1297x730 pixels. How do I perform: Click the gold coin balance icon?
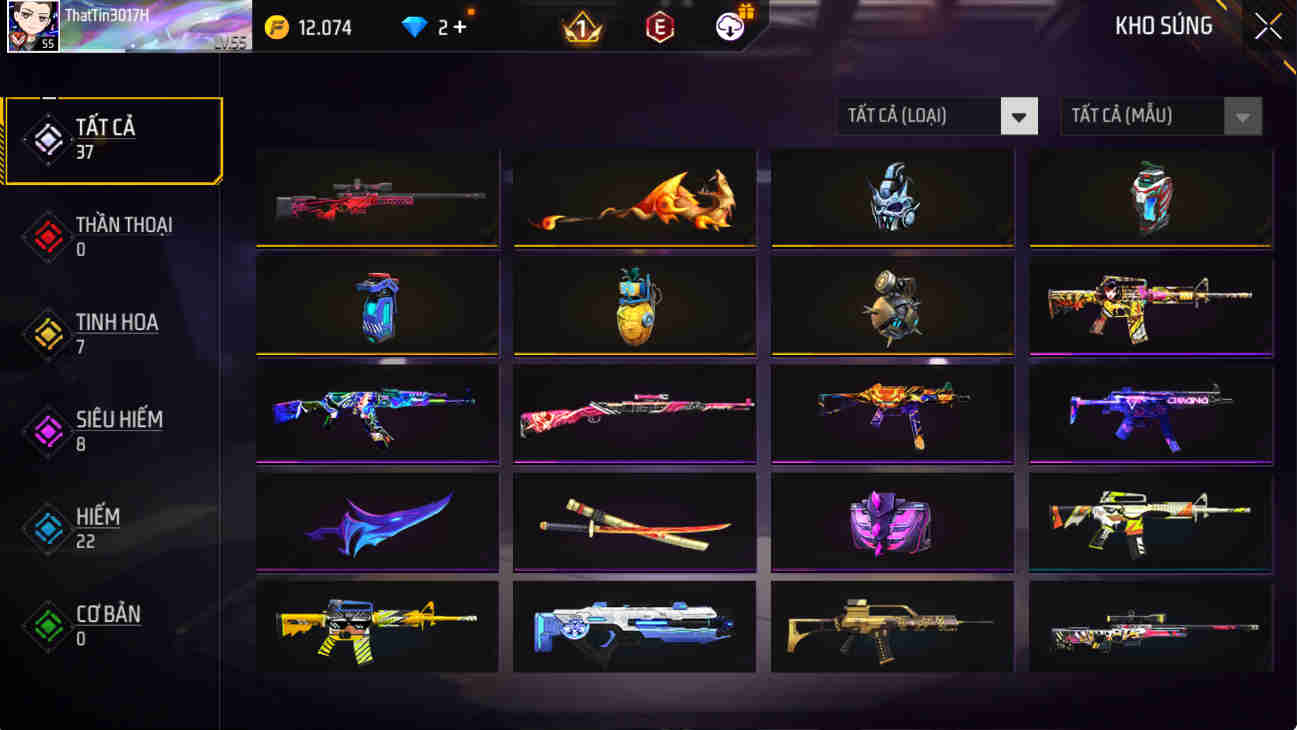(x=279, y=28)
